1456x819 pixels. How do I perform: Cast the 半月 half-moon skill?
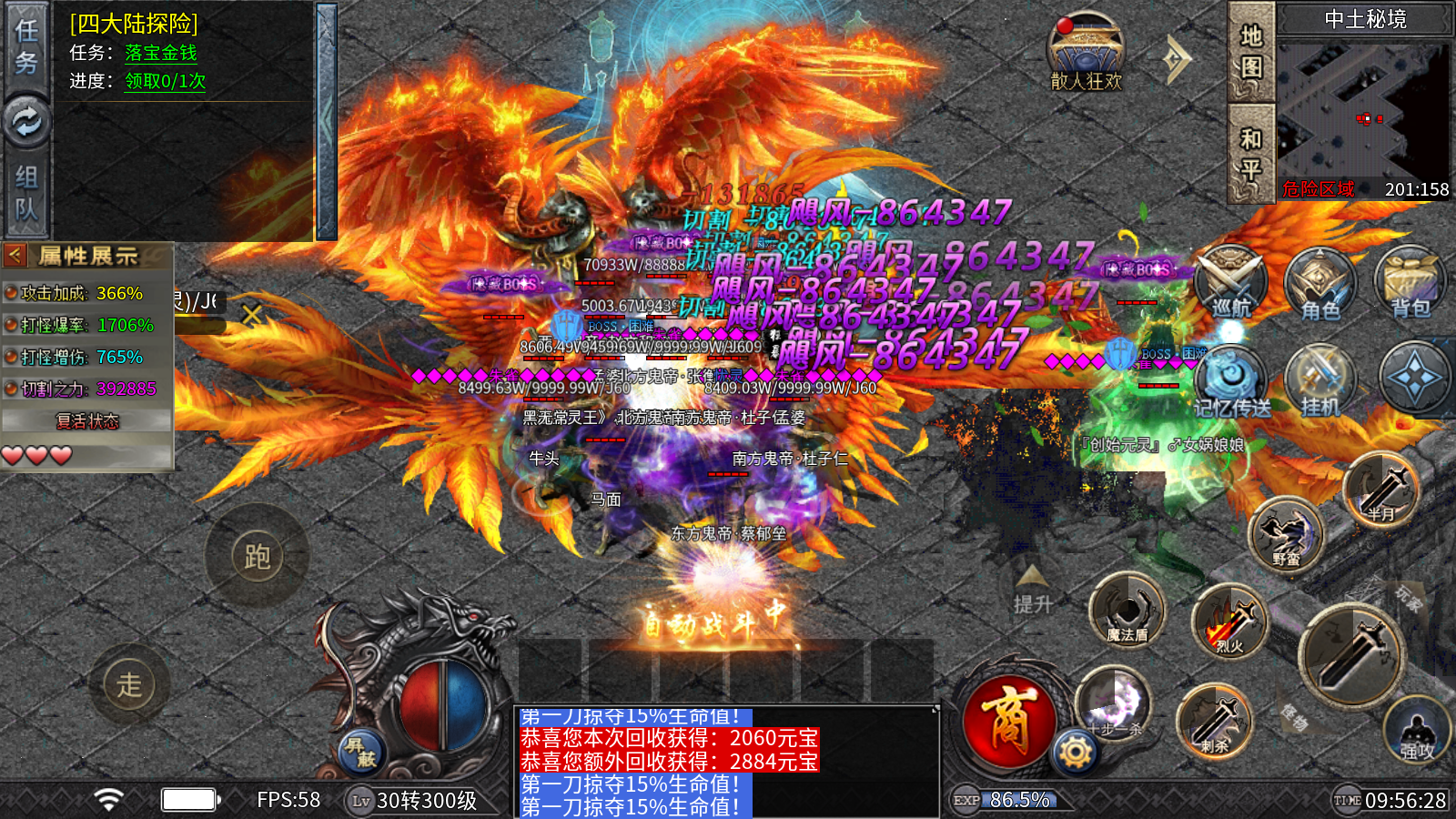tap(1381, 489)
